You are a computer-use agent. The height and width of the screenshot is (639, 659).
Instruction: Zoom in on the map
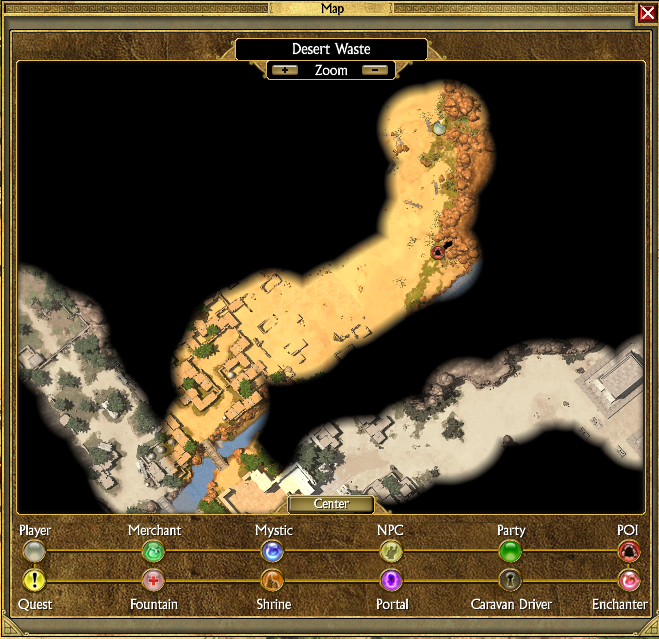click(x=285, y=70)
